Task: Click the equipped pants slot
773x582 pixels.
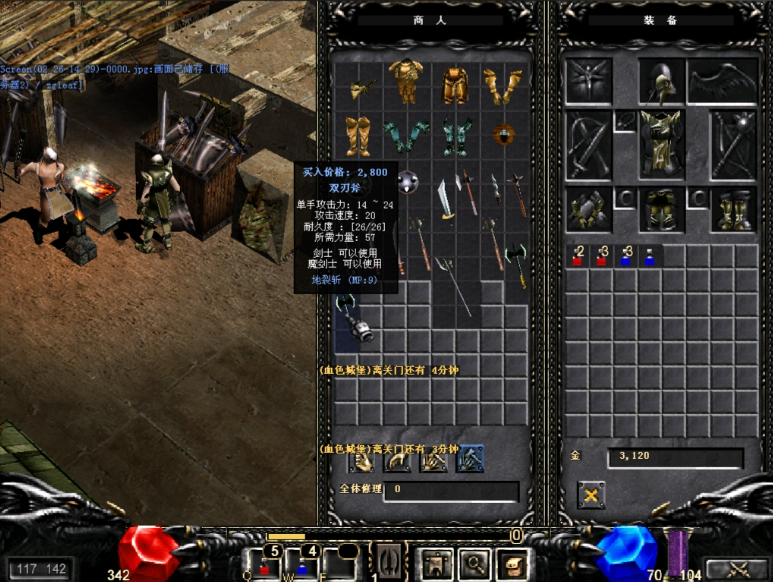Action: coord(660,210)
